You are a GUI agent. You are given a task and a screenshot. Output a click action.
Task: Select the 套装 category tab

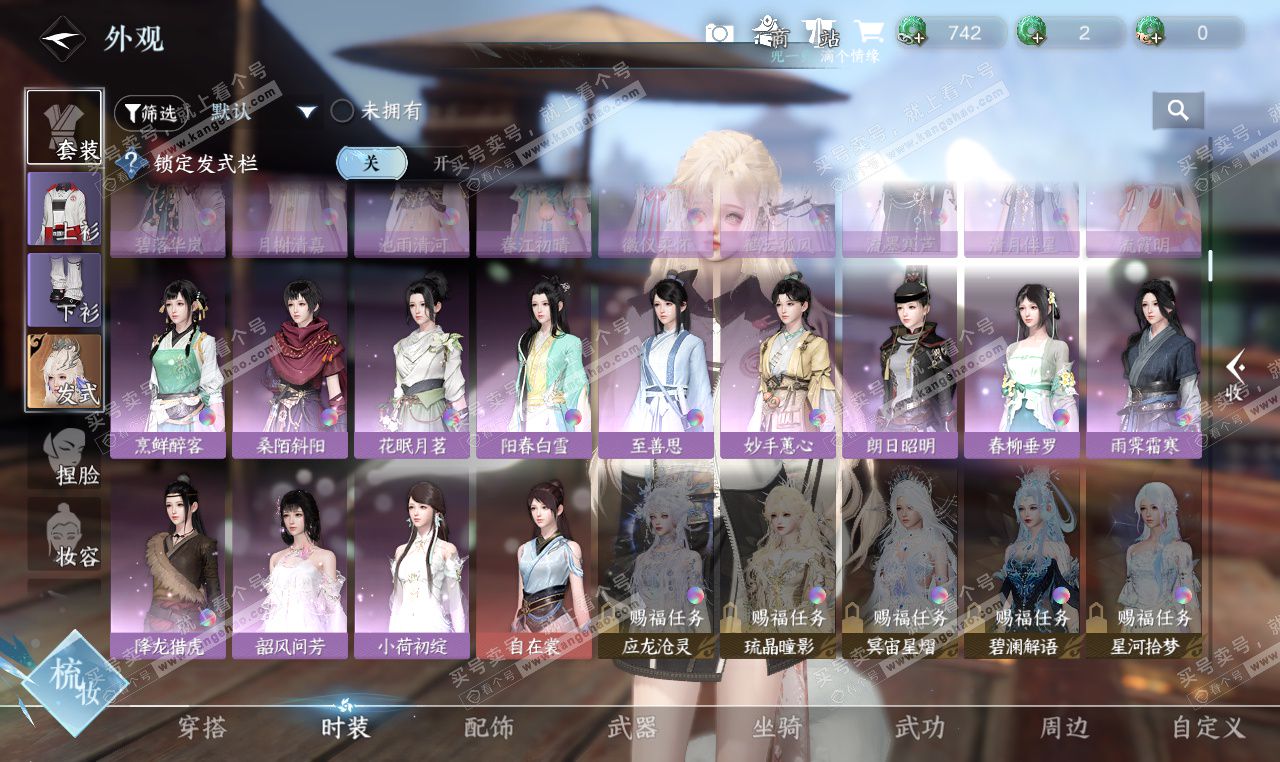click(64, 128)
